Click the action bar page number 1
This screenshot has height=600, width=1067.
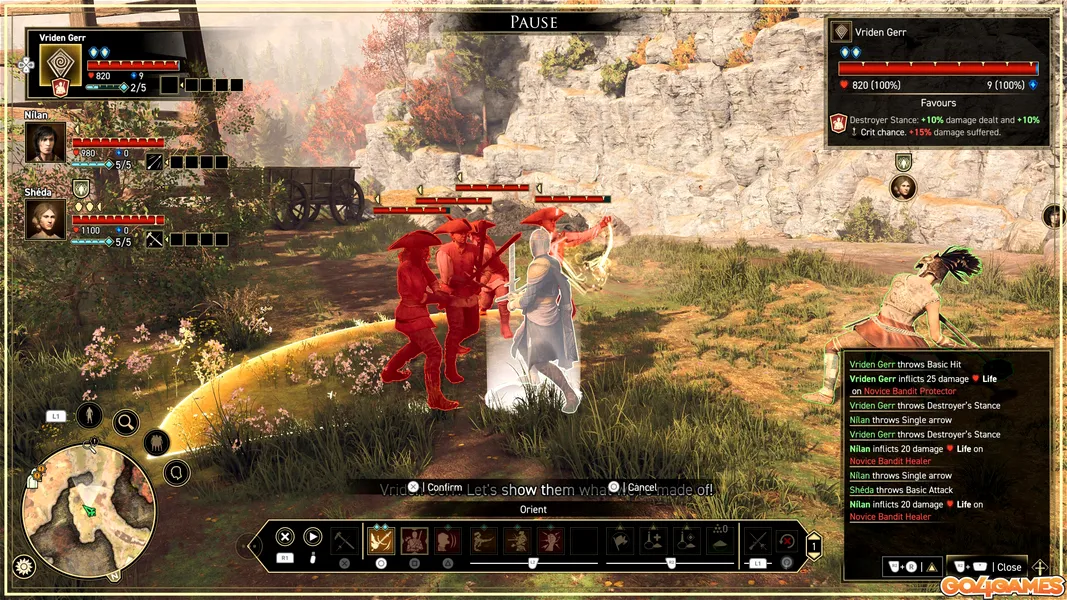point(814,546)
